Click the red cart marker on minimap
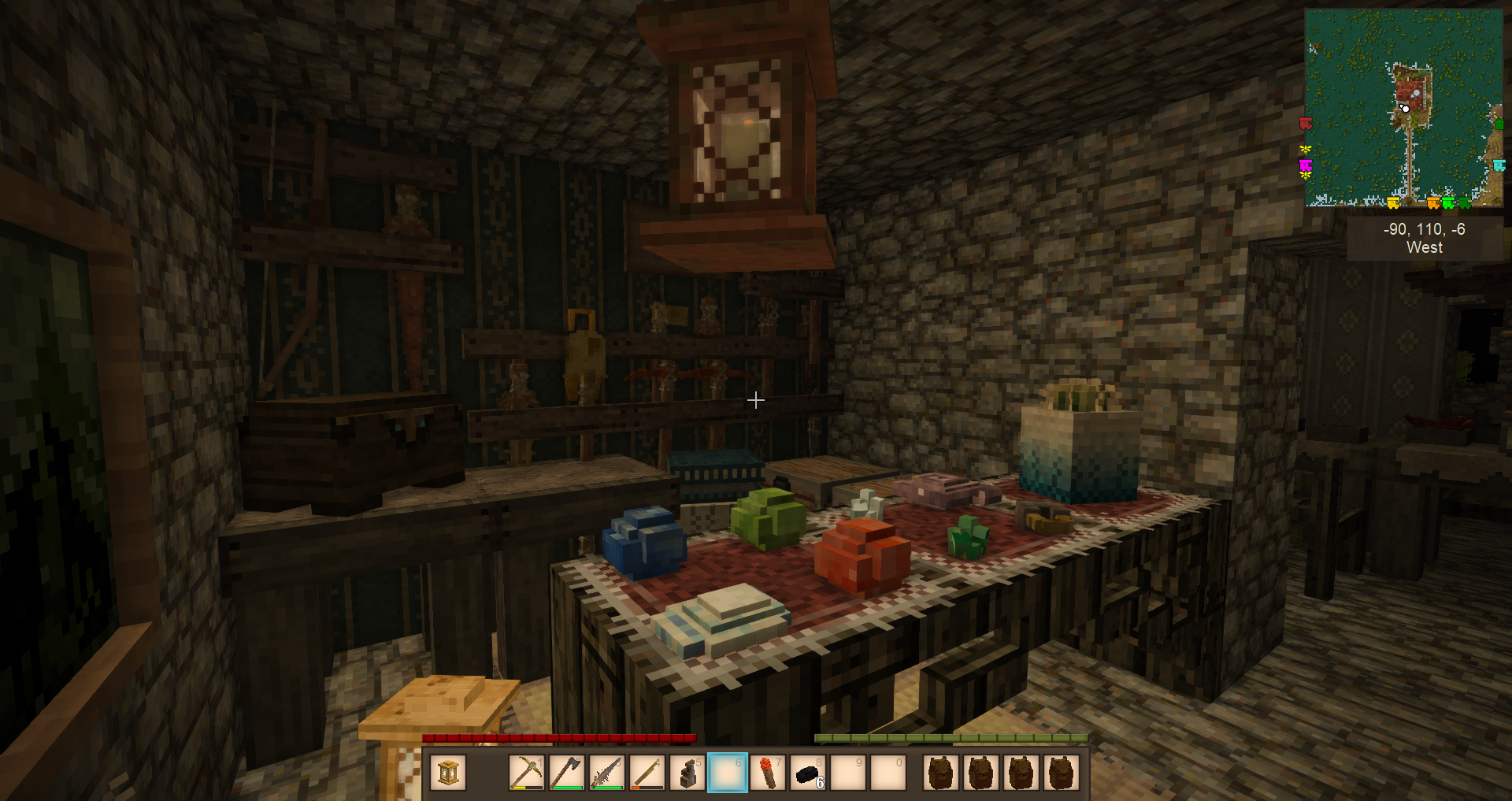The height and width of the screenshot is (801, 1512). (x=1305, y=124)
